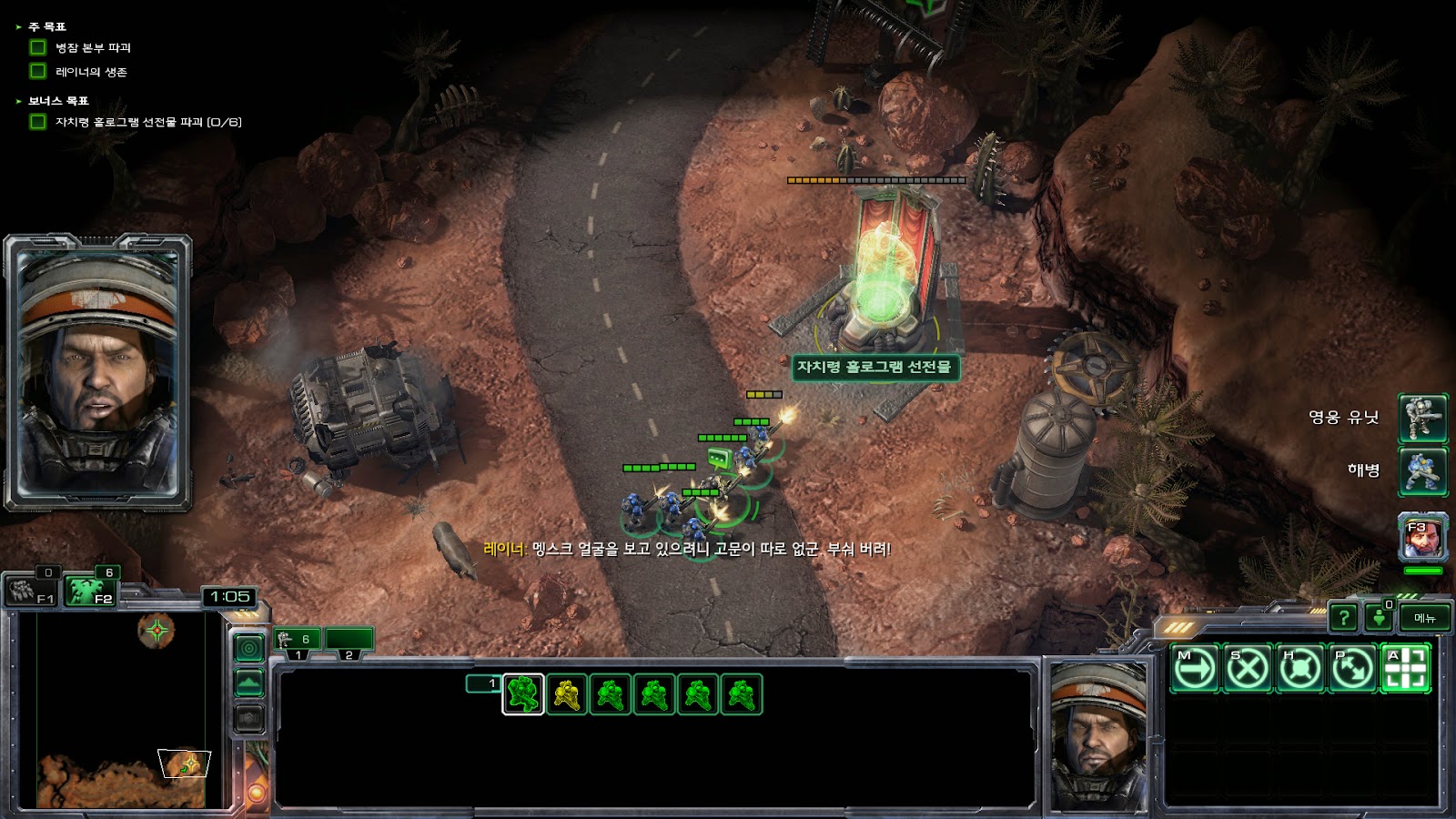
Task: Select control group 2 tab
Action: [349, 641]
